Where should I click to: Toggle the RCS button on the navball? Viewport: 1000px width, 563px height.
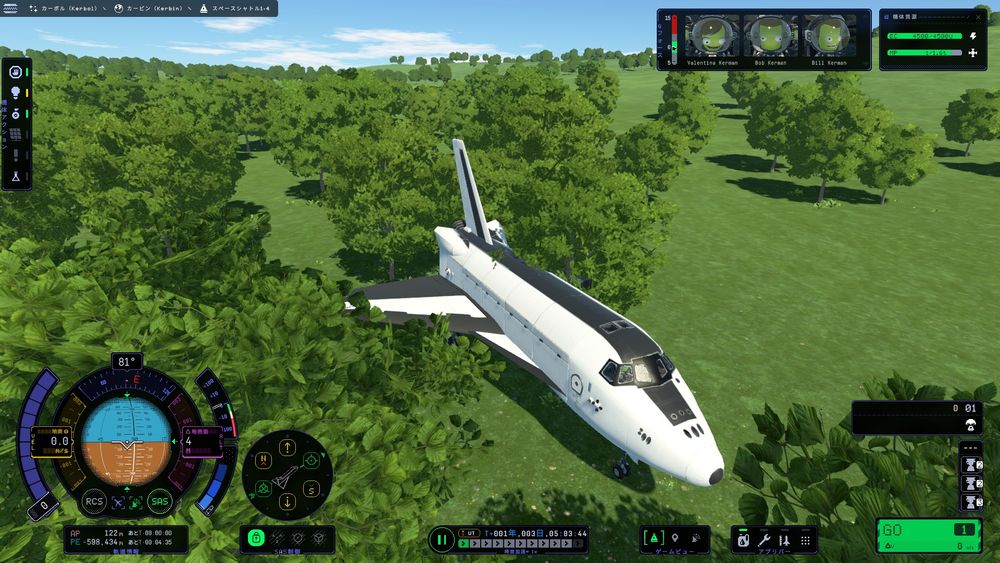94,502
